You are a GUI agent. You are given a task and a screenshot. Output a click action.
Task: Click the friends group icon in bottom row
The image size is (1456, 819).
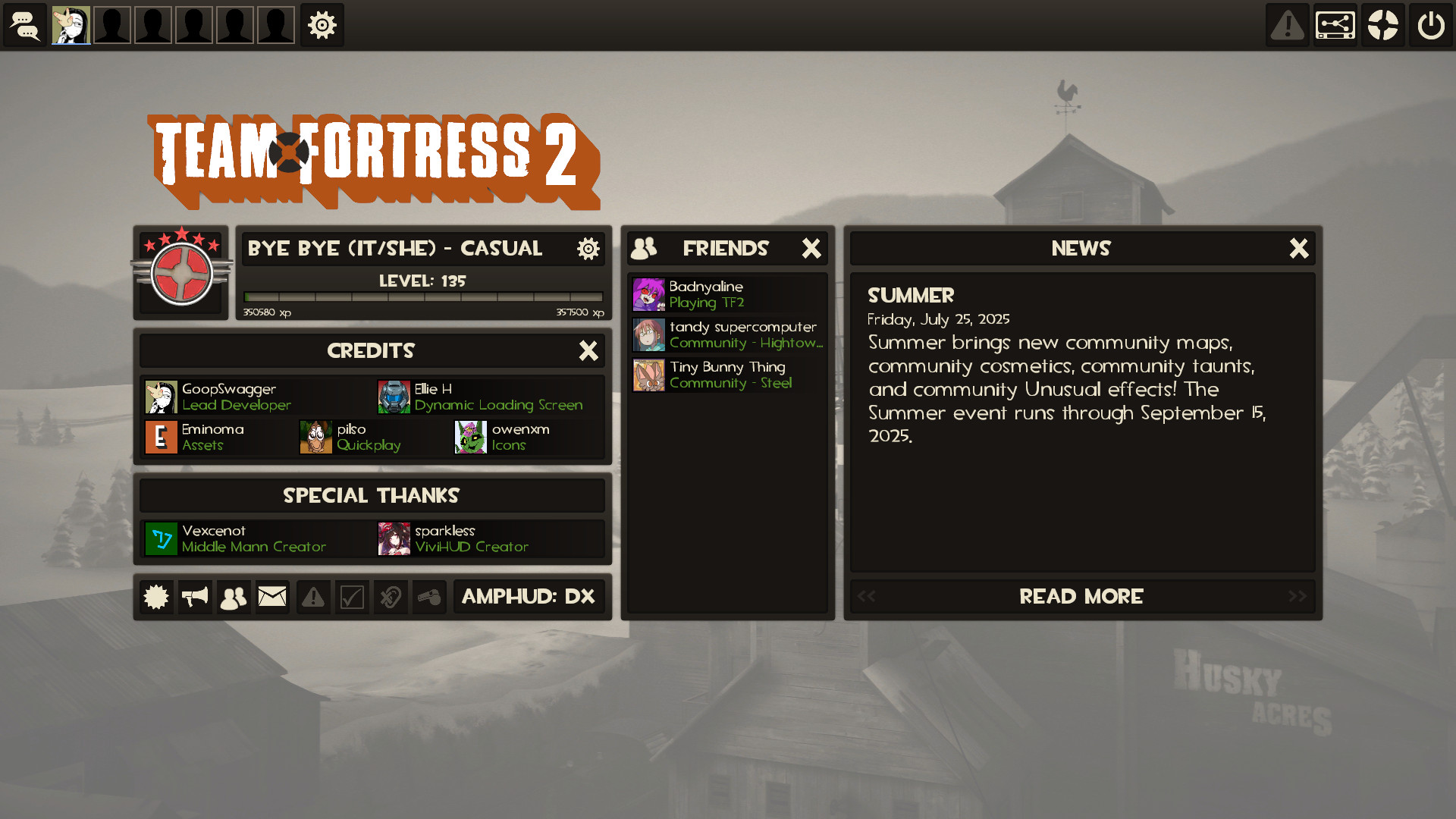click(233, 597)
